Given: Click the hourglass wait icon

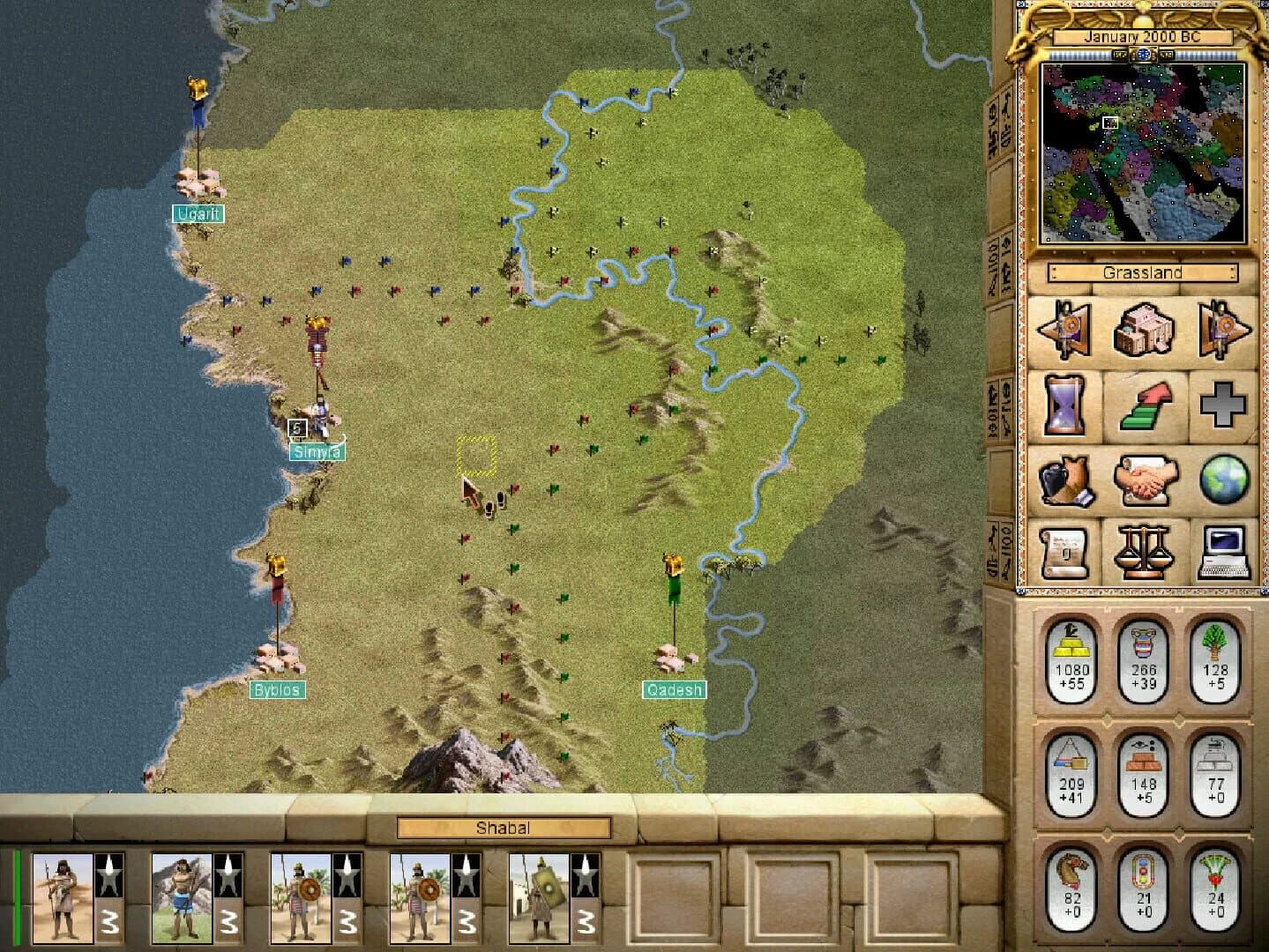Looking at the screenshot, I should click(x=1066, y=407).
